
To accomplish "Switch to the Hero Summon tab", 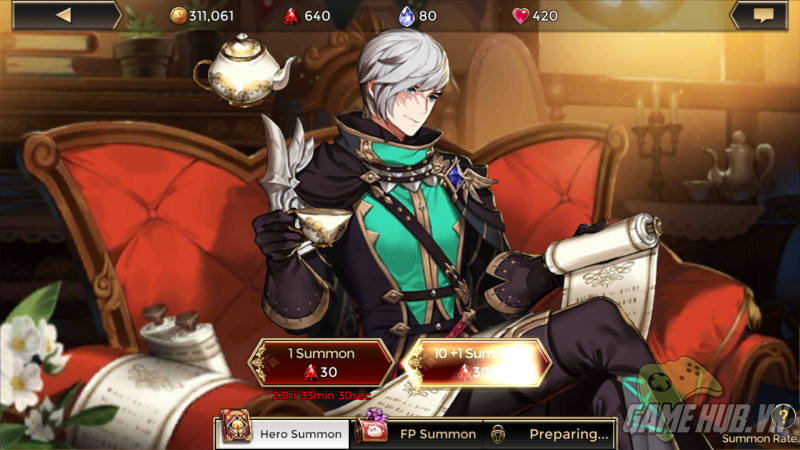I will pos(283,433).
